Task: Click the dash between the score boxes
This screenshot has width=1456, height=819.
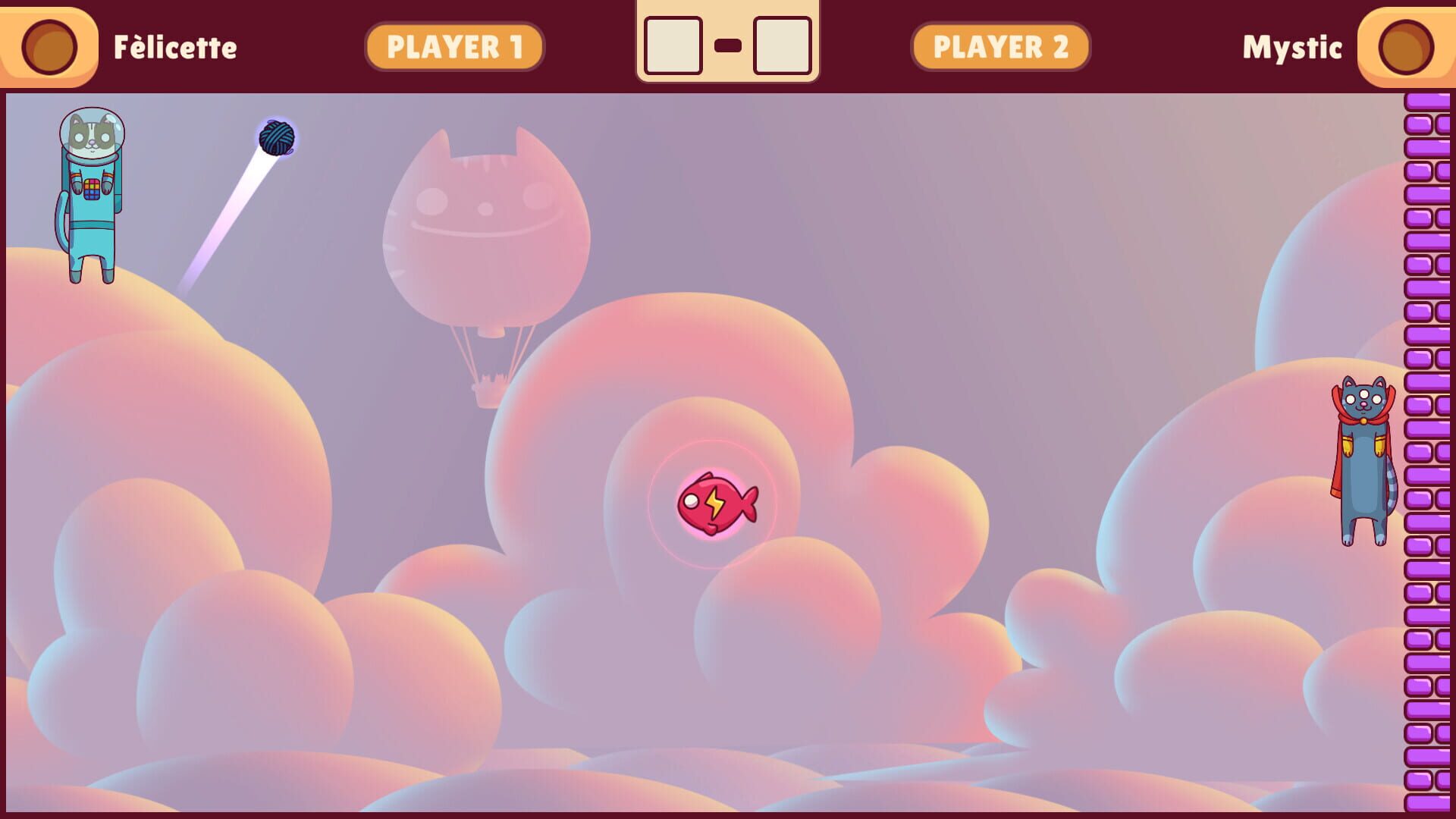Action: [728, 45]
